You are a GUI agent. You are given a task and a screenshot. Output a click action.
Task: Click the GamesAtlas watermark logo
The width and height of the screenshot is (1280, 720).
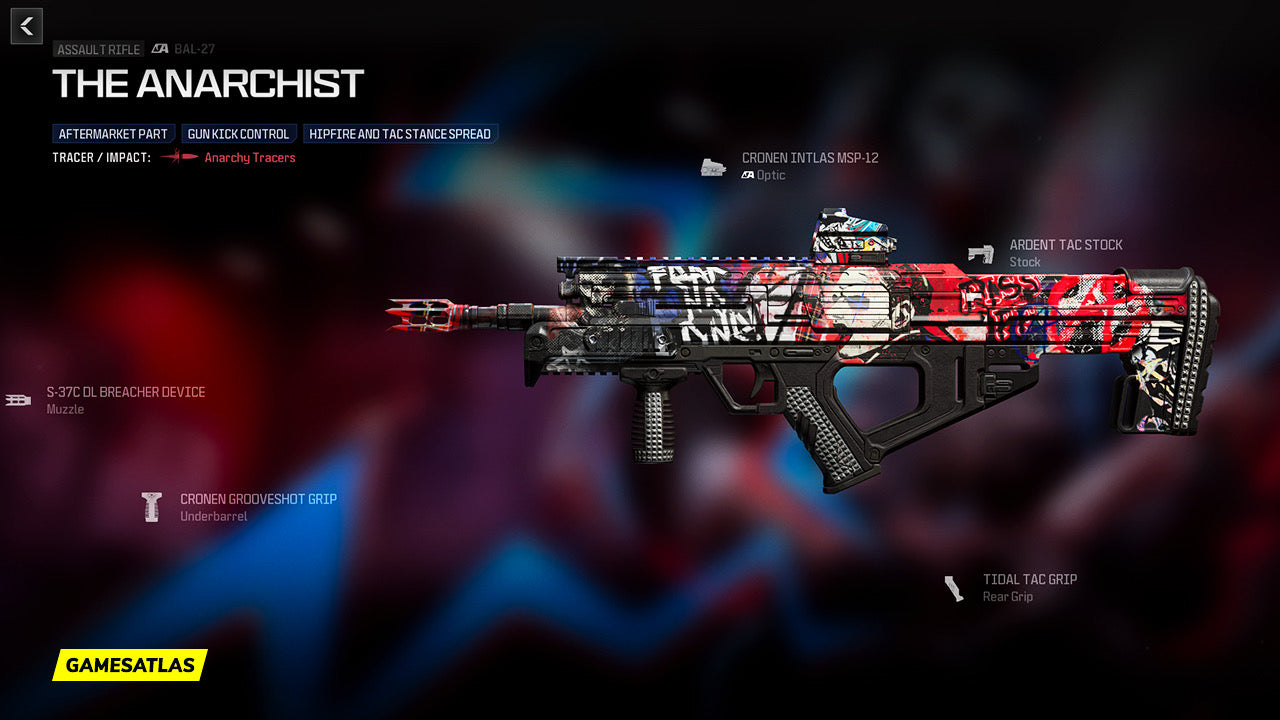pyautogui.click(x=130, y=665)
